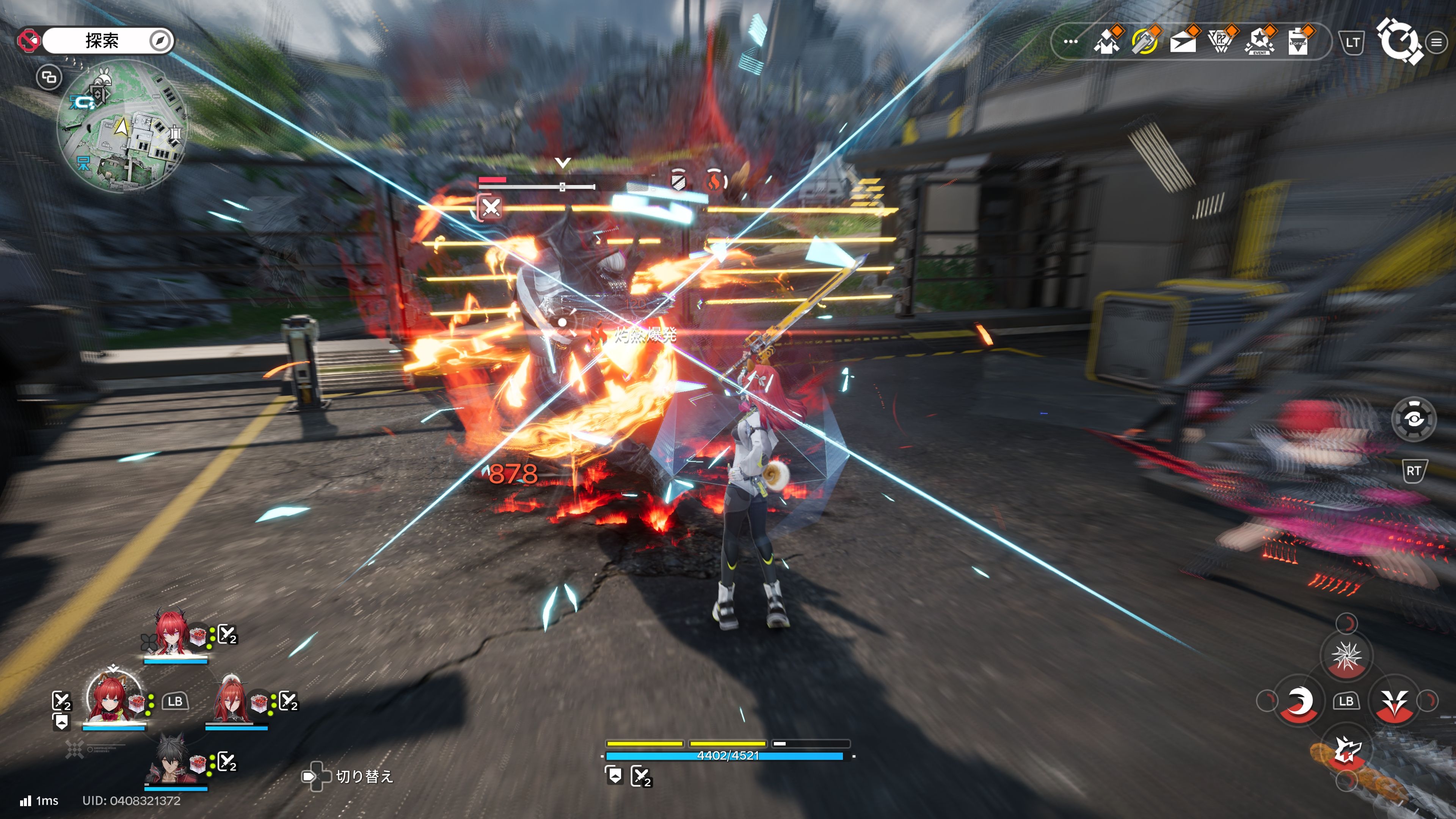The height and width of the screenshot is (819, 1456).
Task: Activate the wolf head skill
Action: (1347, 750)
